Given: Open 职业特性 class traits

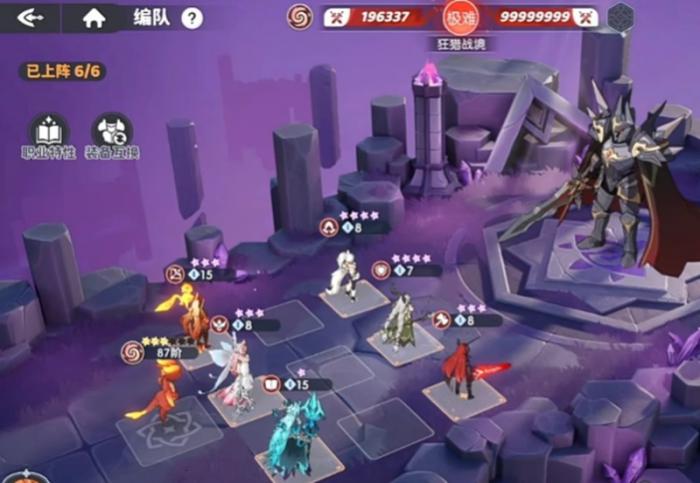Looking at the screenshot, I should coord(46,133).
